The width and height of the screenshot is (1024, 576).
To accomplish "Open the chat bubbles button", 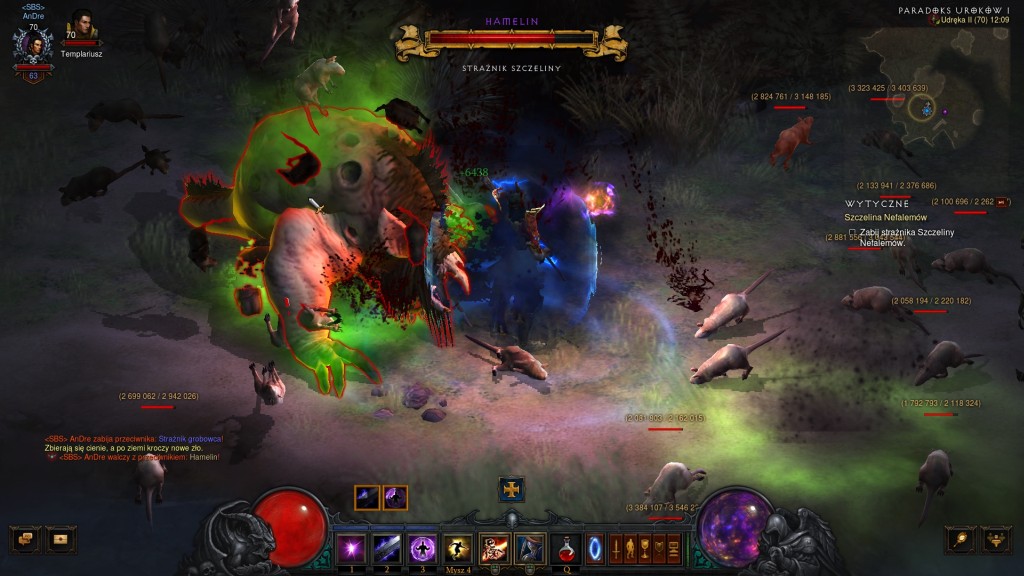I will click(25, 540).
